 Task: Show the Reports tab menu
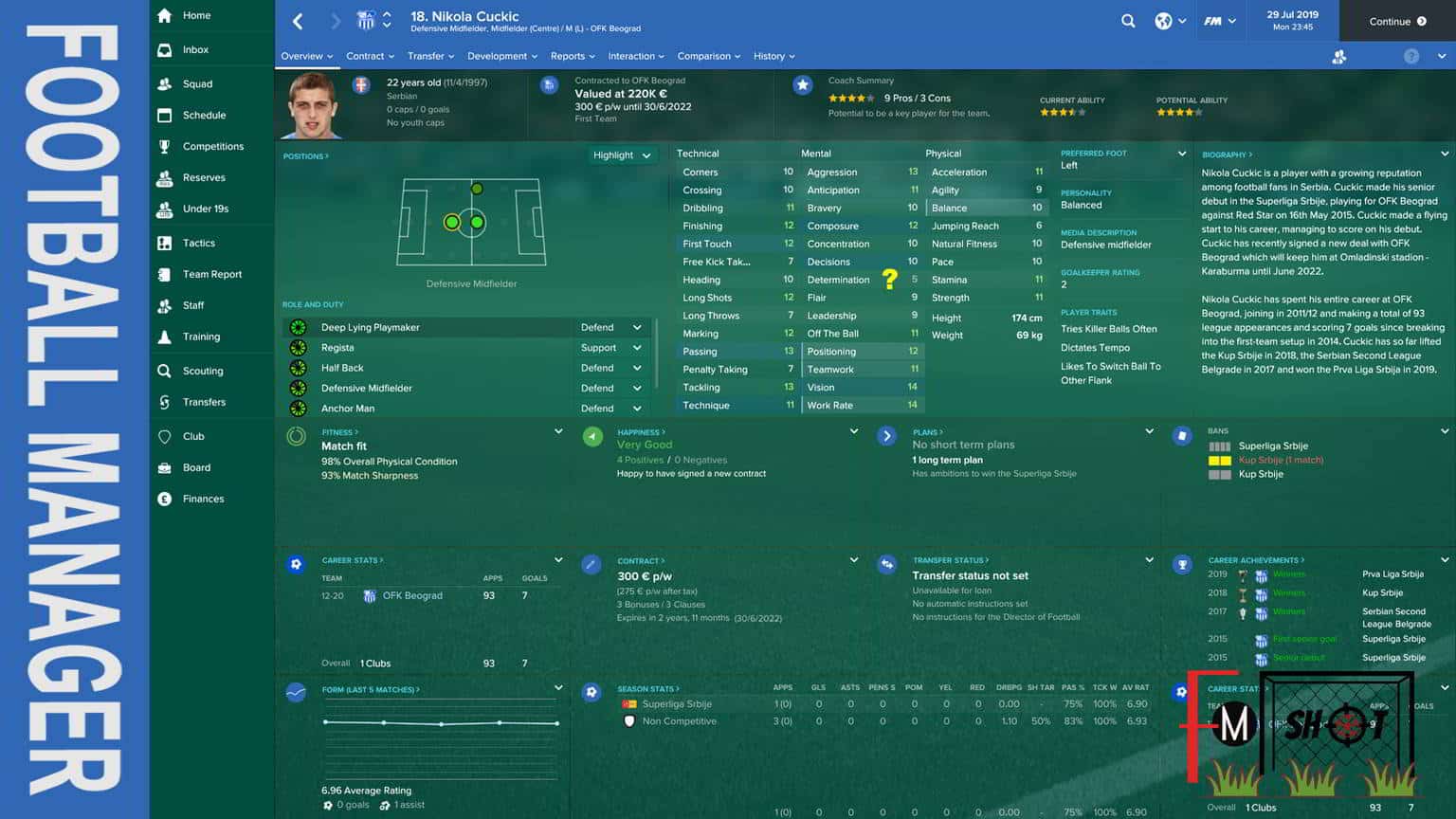click(573, 56)
